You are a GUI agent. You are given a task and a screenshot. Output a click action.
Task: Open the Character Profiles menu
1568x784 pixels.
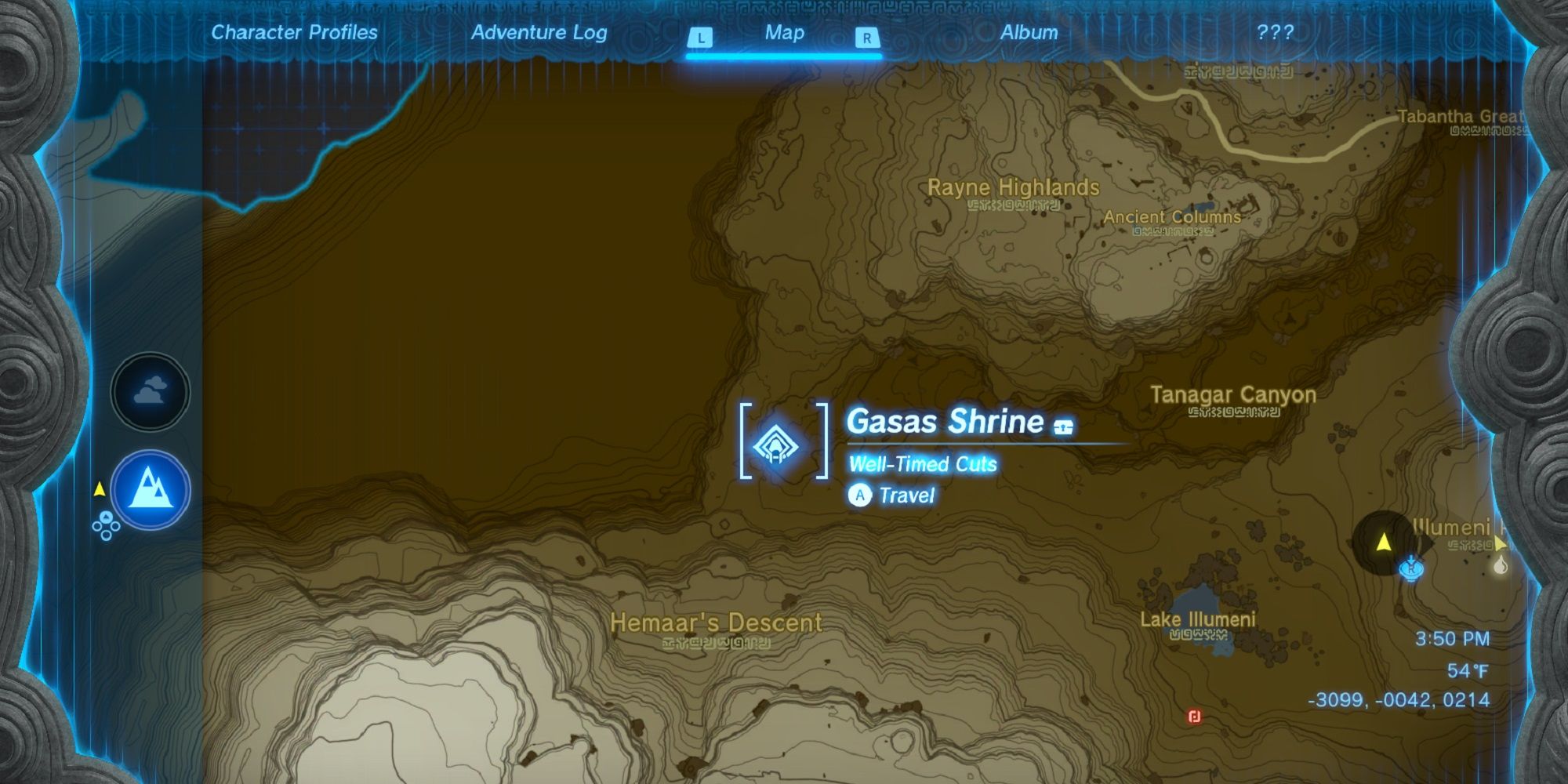click(x=293, y=33)
